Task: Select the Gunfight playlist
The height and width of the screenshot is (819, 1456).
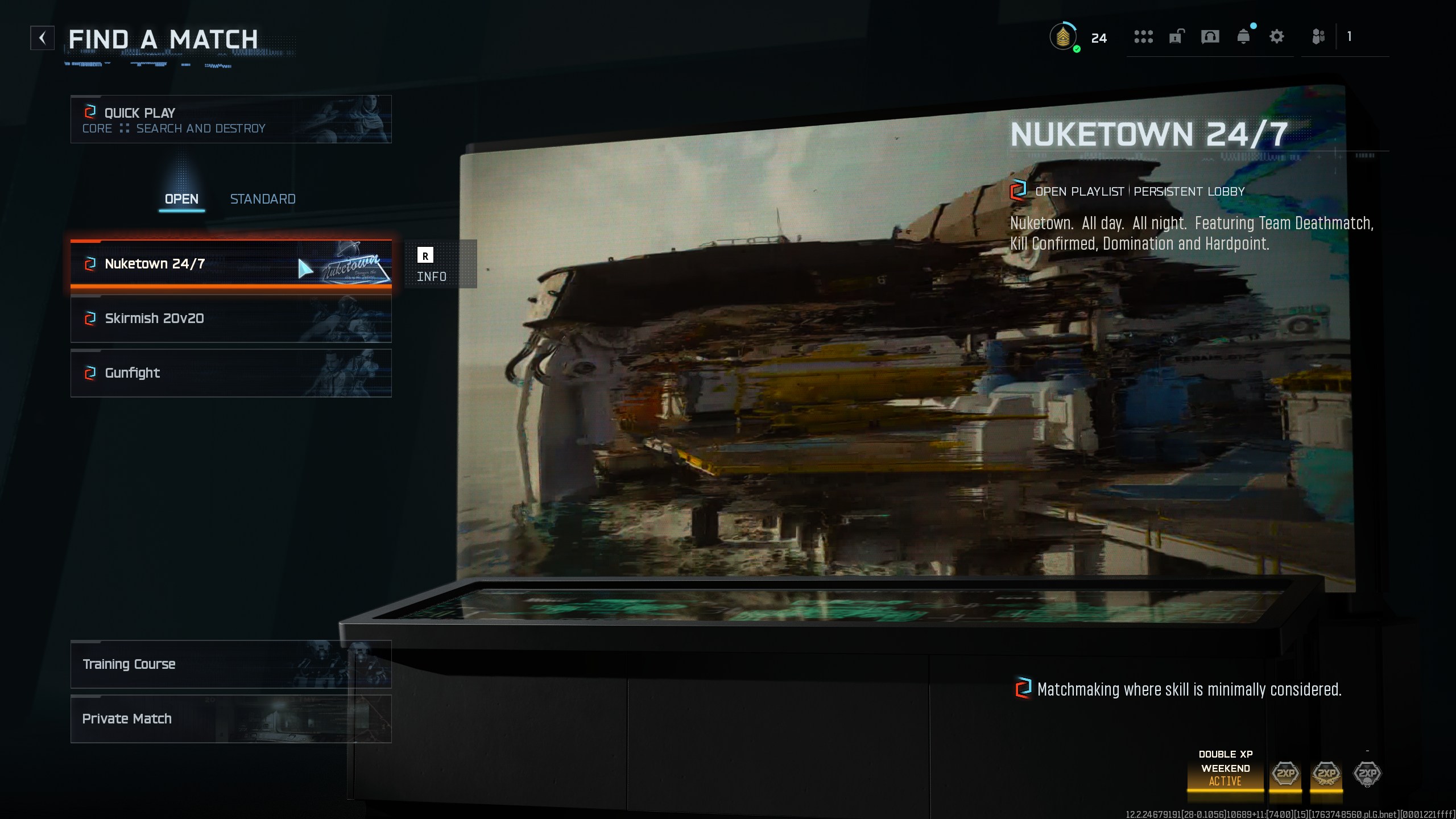Action: click(230, 373)
